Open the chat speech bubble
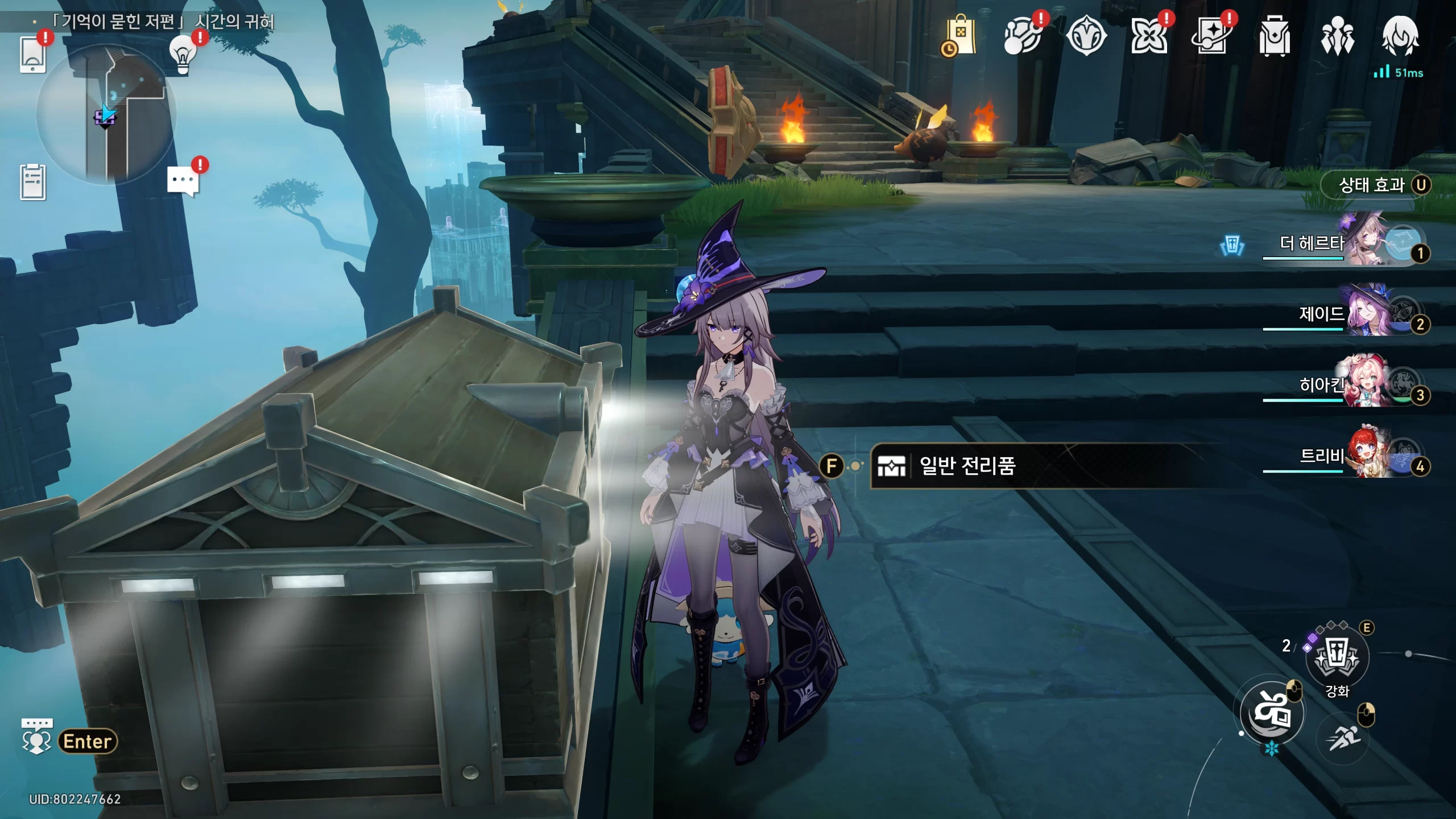Viewport: 1456px width, 819px height. (183, 181)
